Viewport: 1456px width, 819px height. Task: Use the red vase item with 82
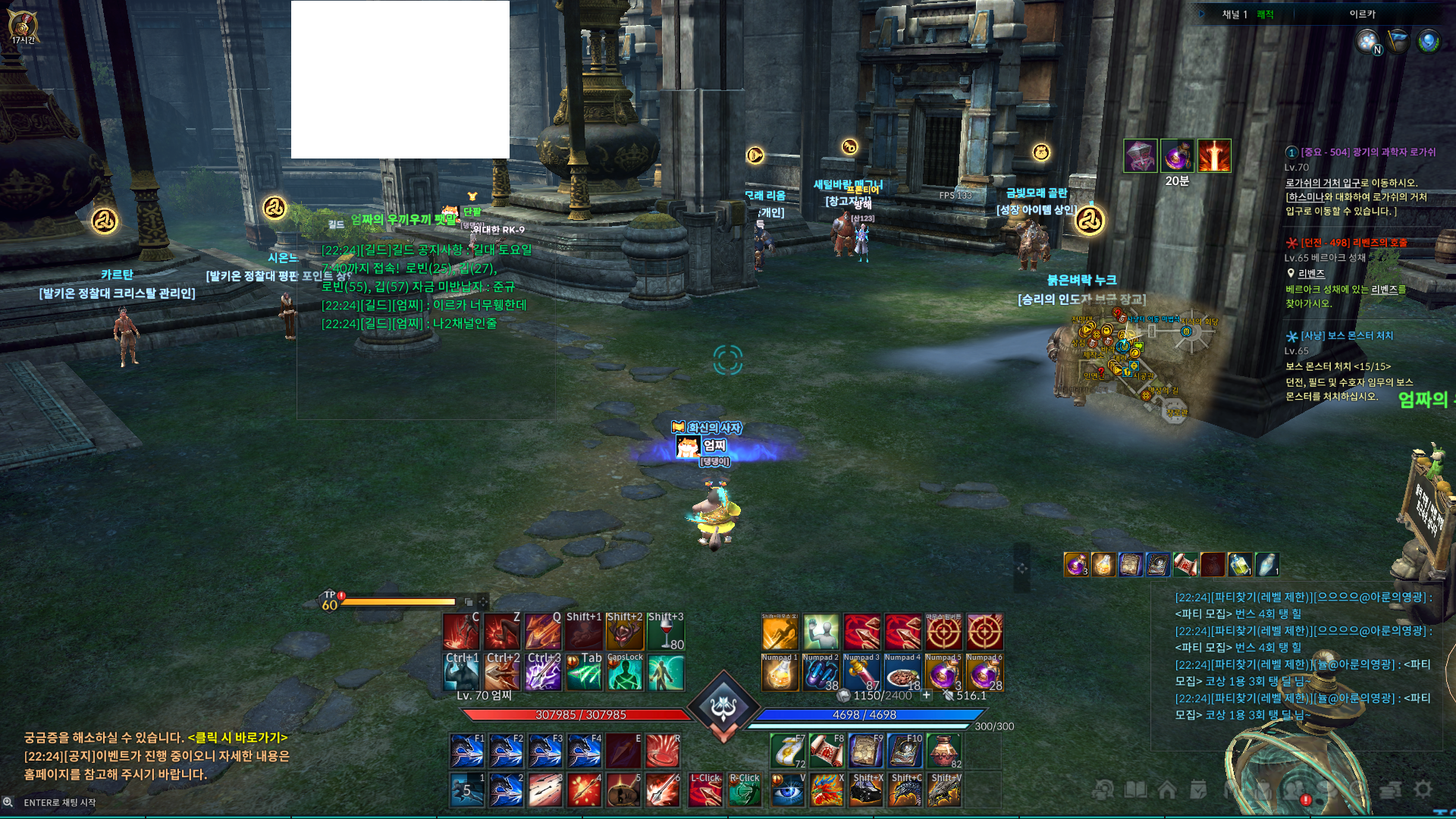click(x=944, y=750)
